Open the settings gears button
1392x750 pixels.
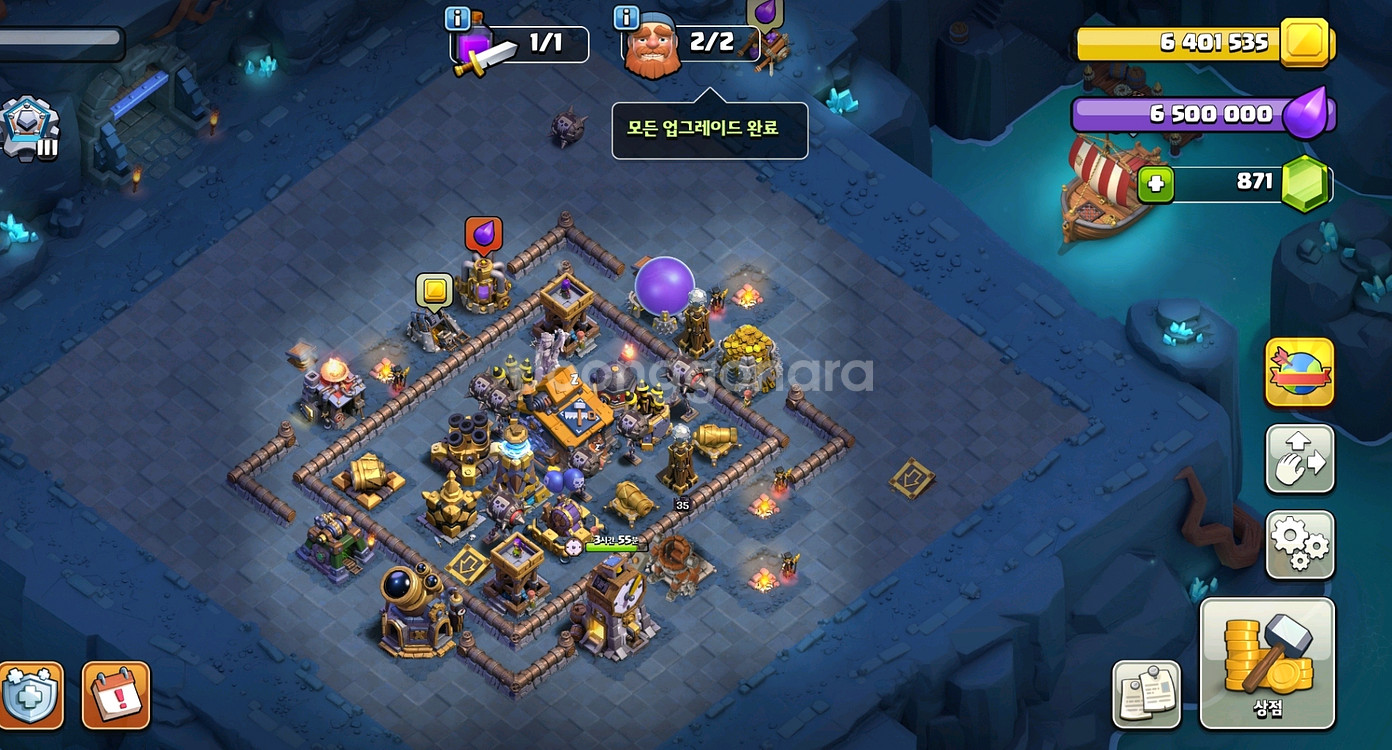pyautogui.click(x=1300, y=545)
